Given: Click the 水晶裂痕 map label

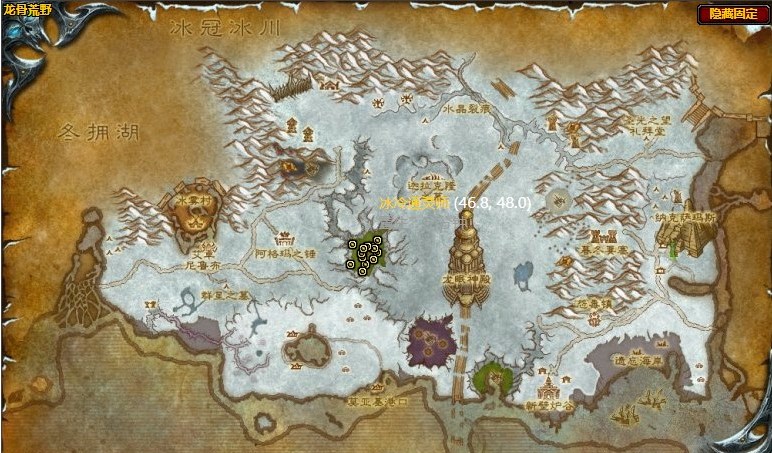Looking at the screenshot, I should [467, 109].
